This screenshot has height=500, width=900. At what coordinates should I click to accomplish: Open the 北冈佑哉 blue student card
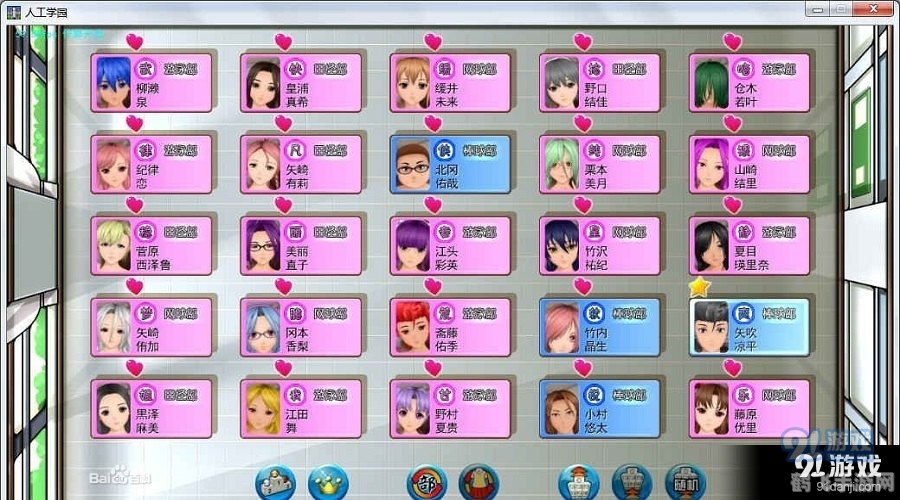[x=450, y=164]
